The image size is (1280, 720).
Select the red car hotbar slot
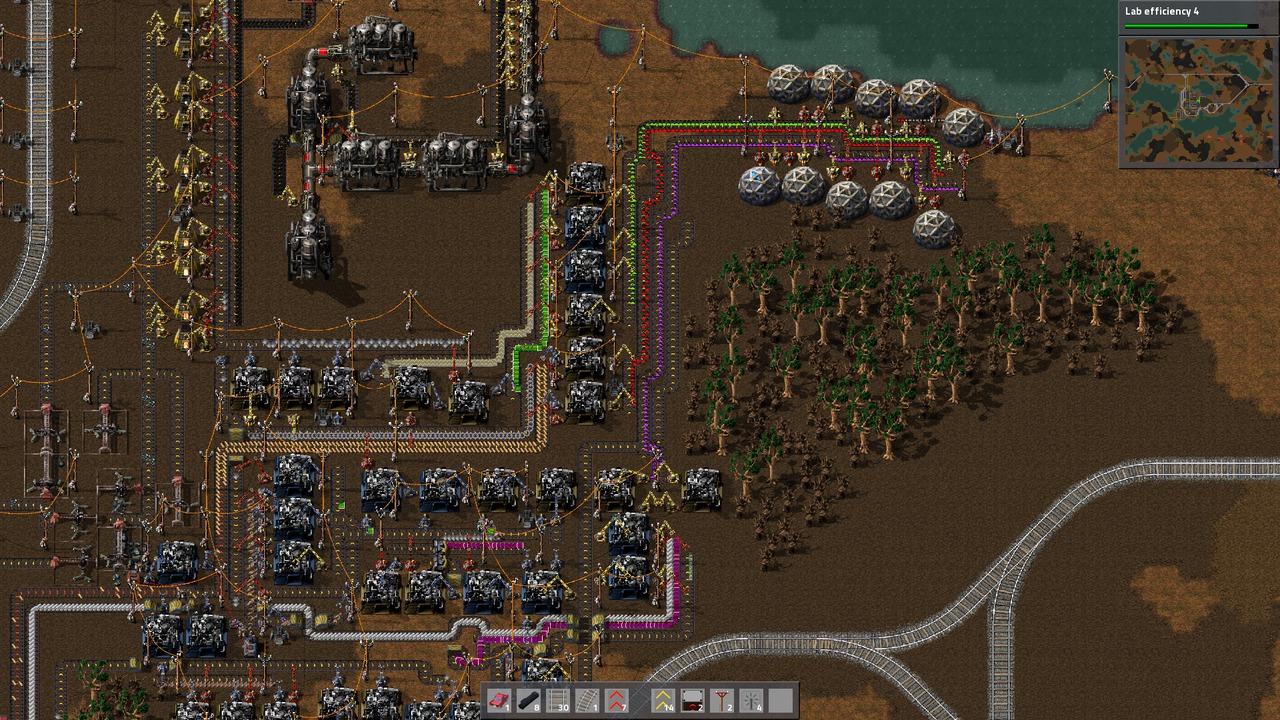(x=499, y=701)
